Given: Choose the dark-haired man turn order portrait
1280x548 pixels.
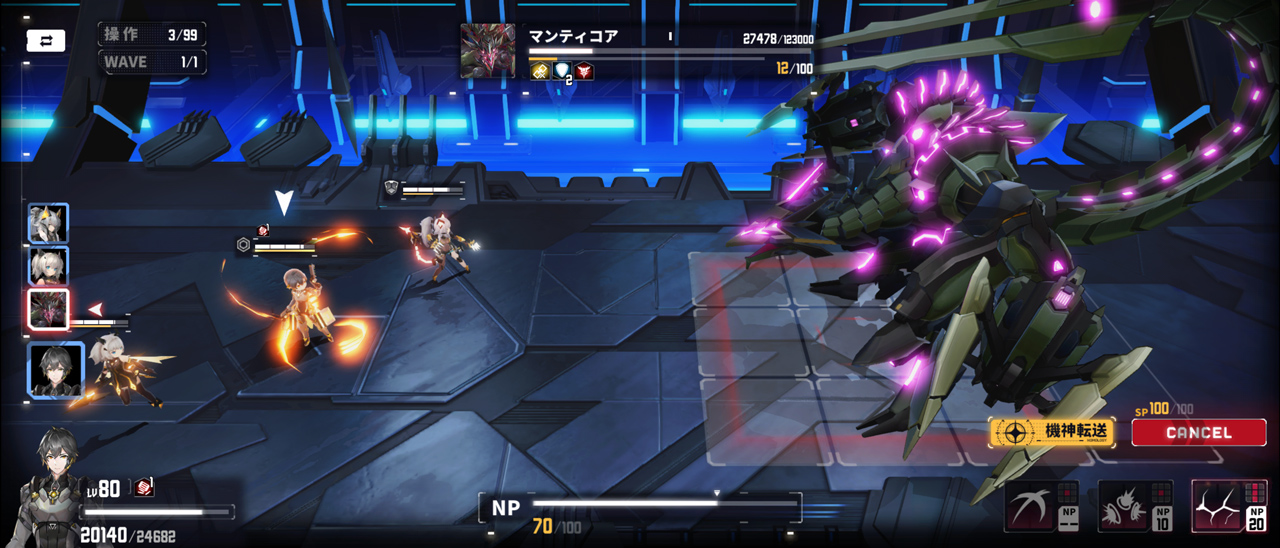Looking at the screenshot, I should click(x=55, y=370).
